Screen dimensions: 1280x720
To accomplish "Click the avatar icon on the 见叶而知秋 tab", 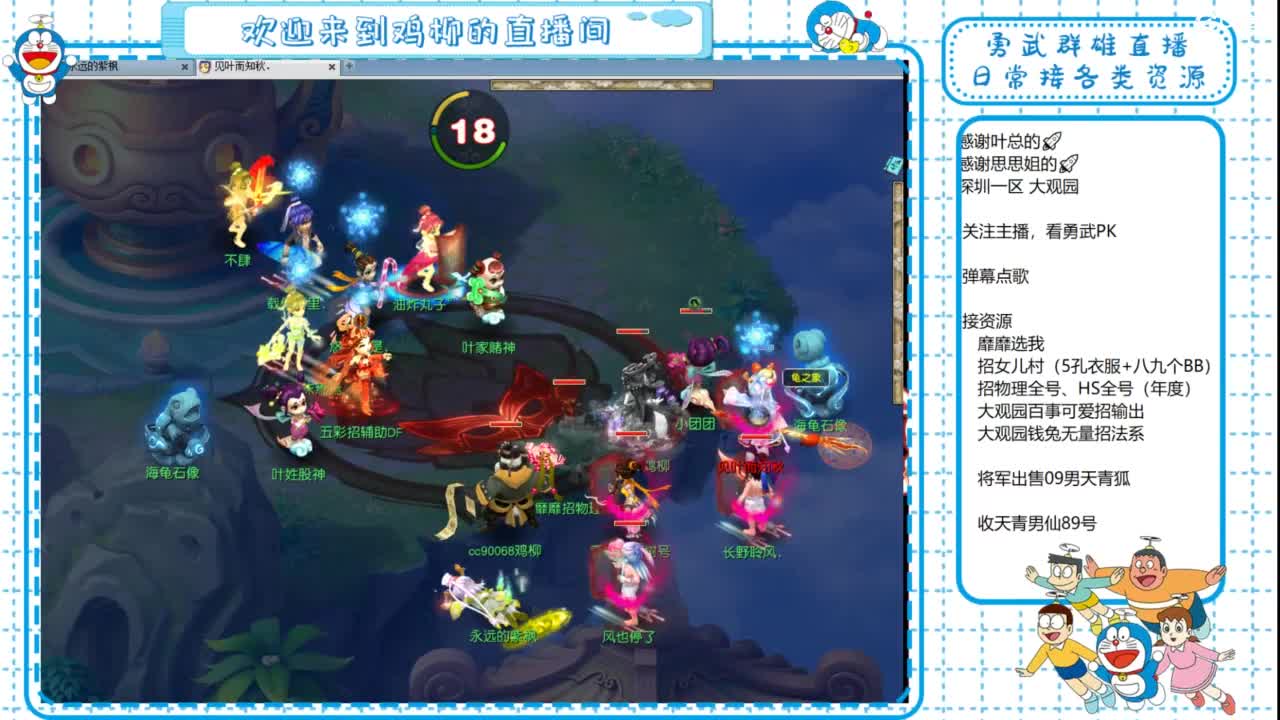I will [x=205, y=66].
